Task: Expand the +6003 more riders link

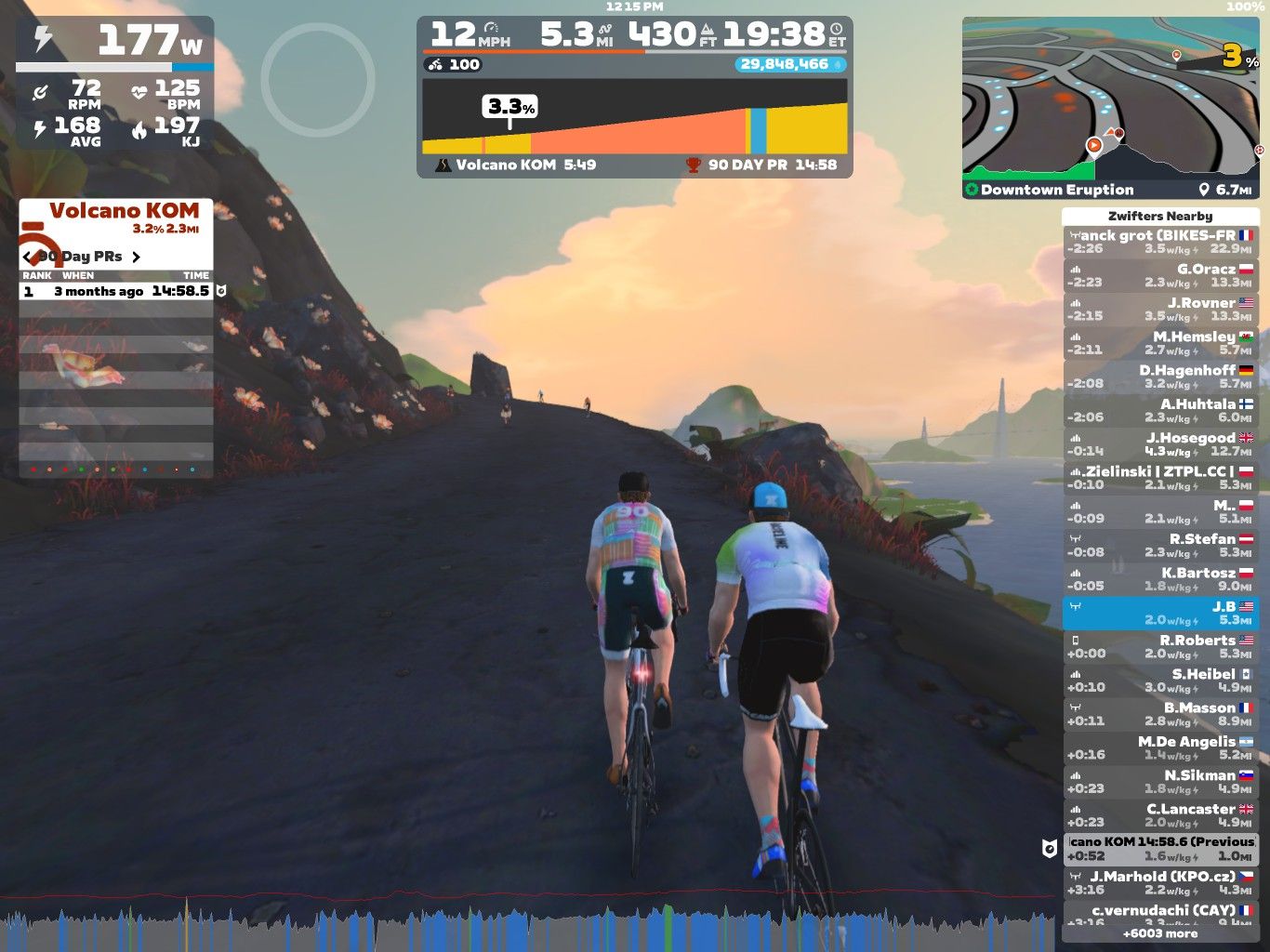Action: 1160,933
